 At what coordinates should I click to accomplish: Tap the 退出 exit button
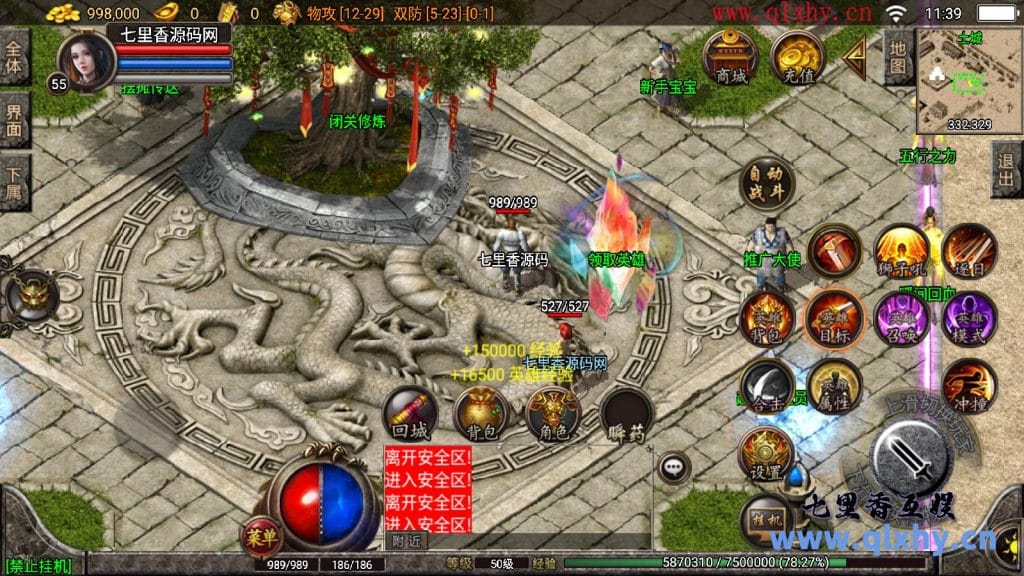1006,169
